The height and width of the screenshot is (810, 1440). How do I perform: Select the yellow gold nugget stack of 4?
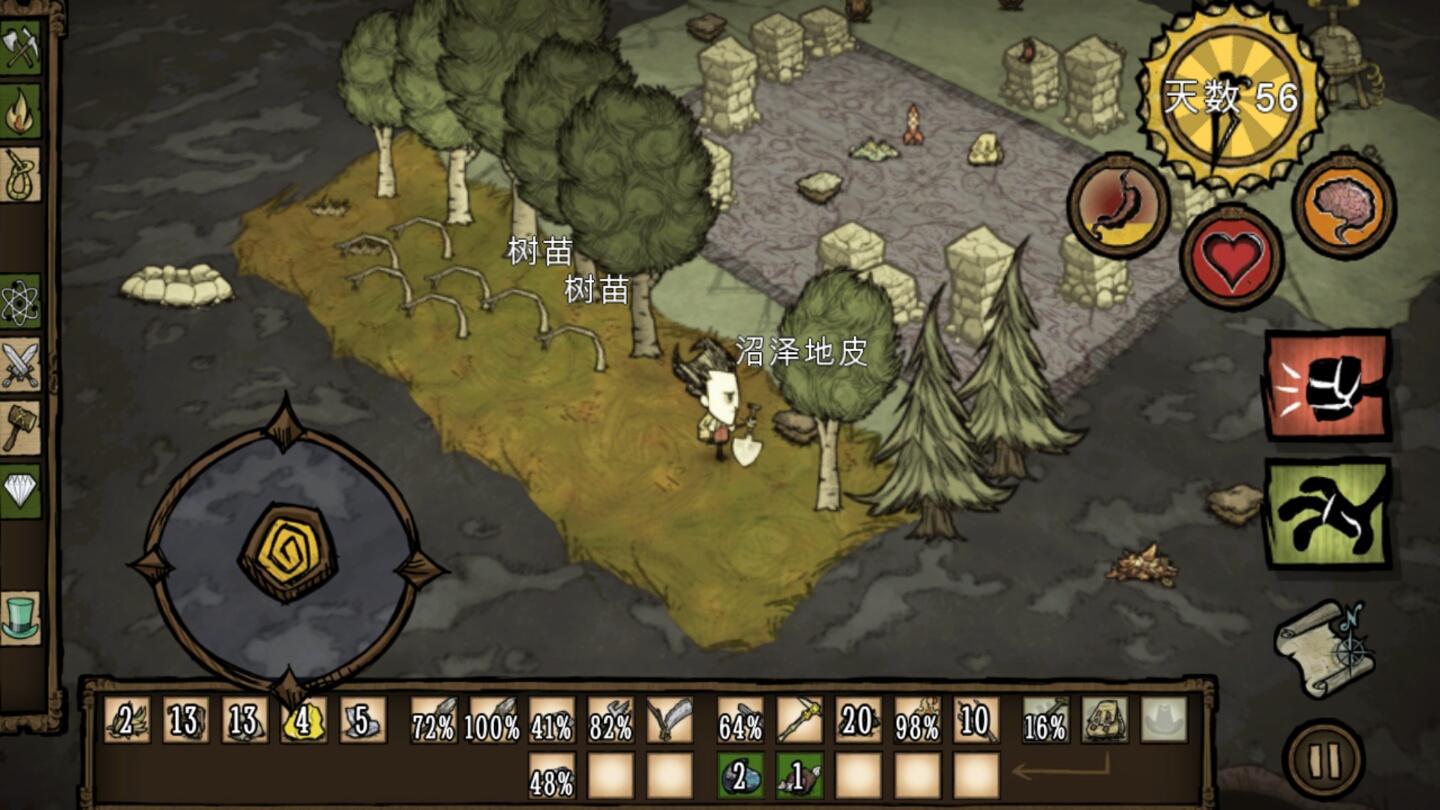click(304, 720)
